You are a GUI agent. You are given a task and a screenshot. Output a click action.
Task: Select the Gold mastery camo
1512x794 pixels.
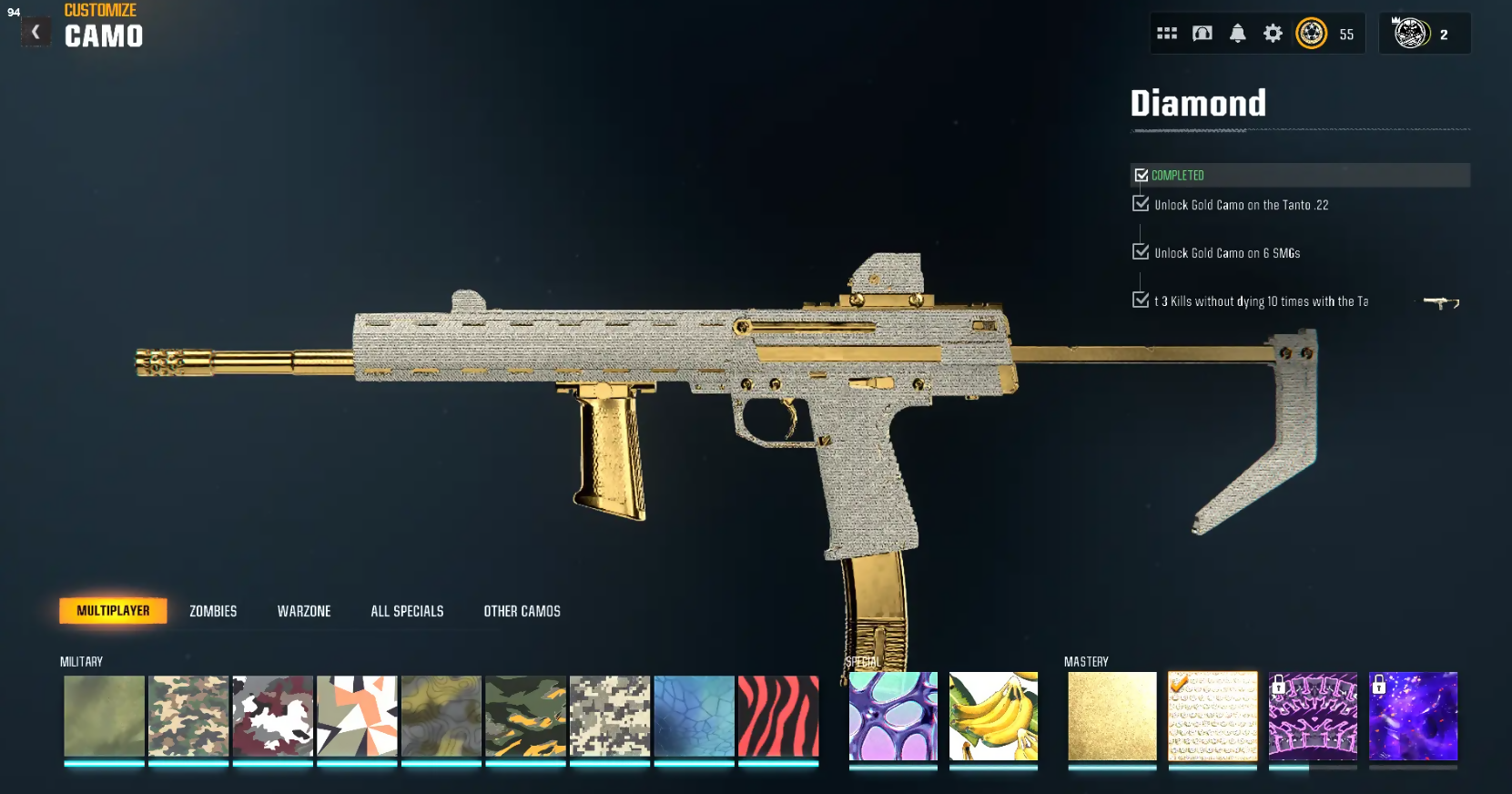[x=1111, y=717]
